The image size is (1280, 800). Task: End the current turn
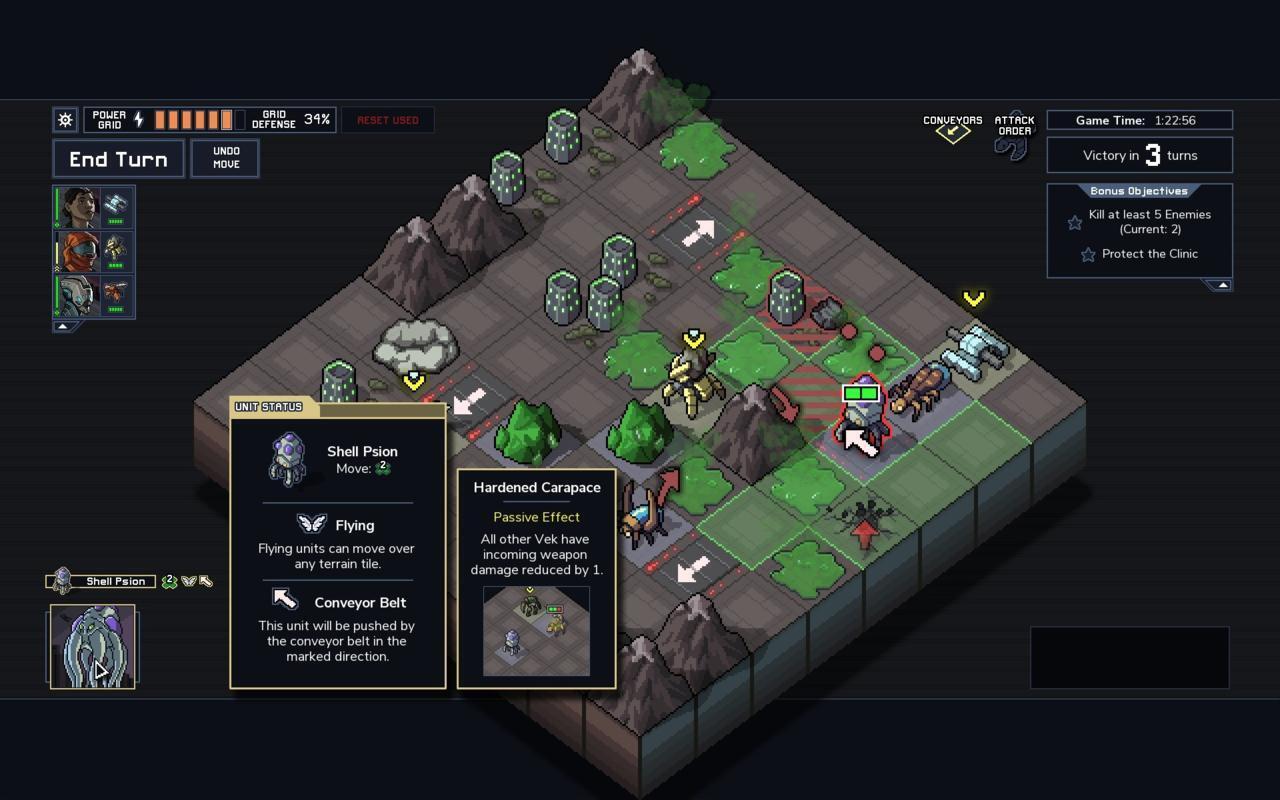click(118, 159)
